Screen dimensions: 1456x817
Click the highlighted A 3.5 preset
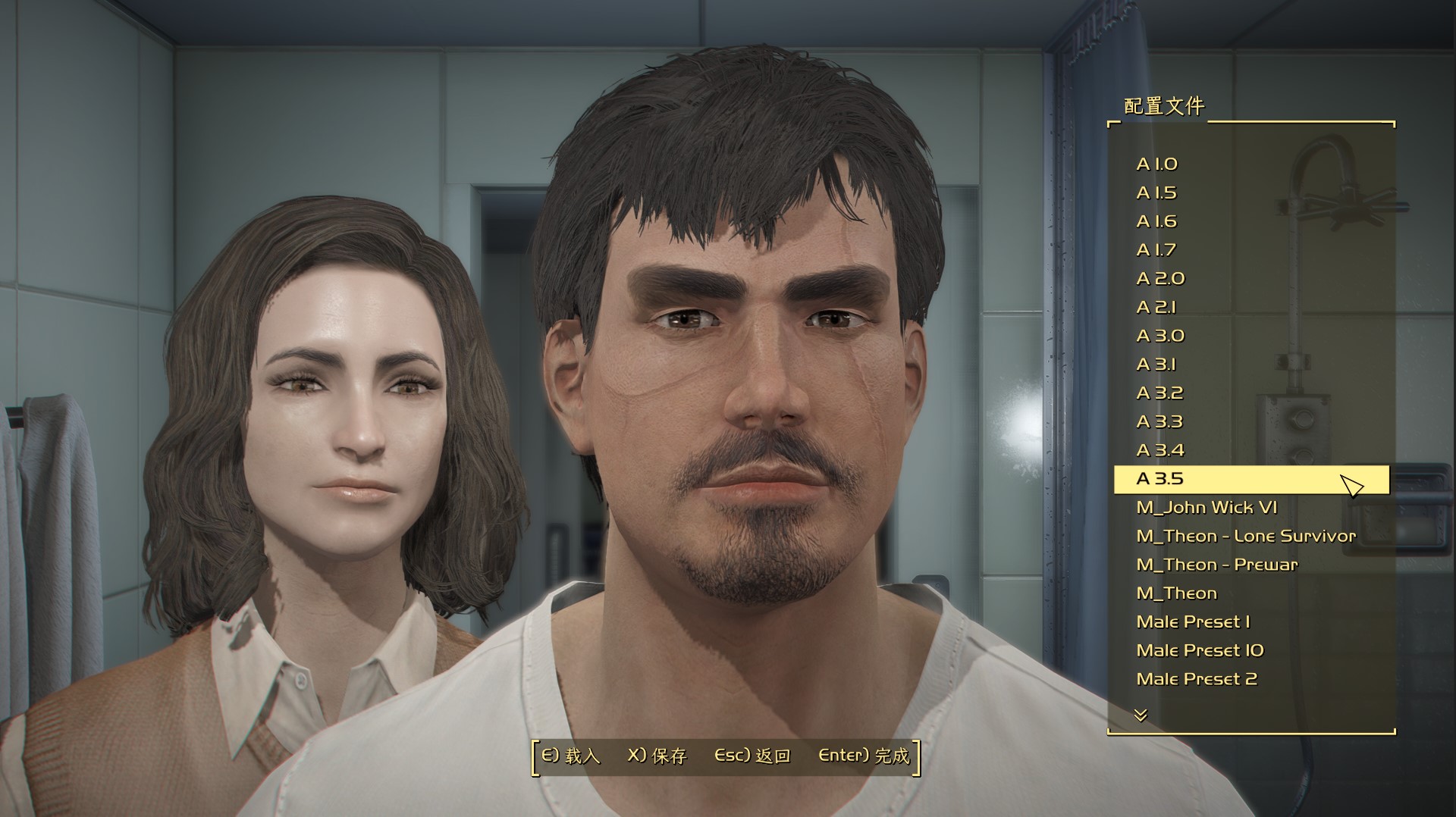coord(1159,479)
